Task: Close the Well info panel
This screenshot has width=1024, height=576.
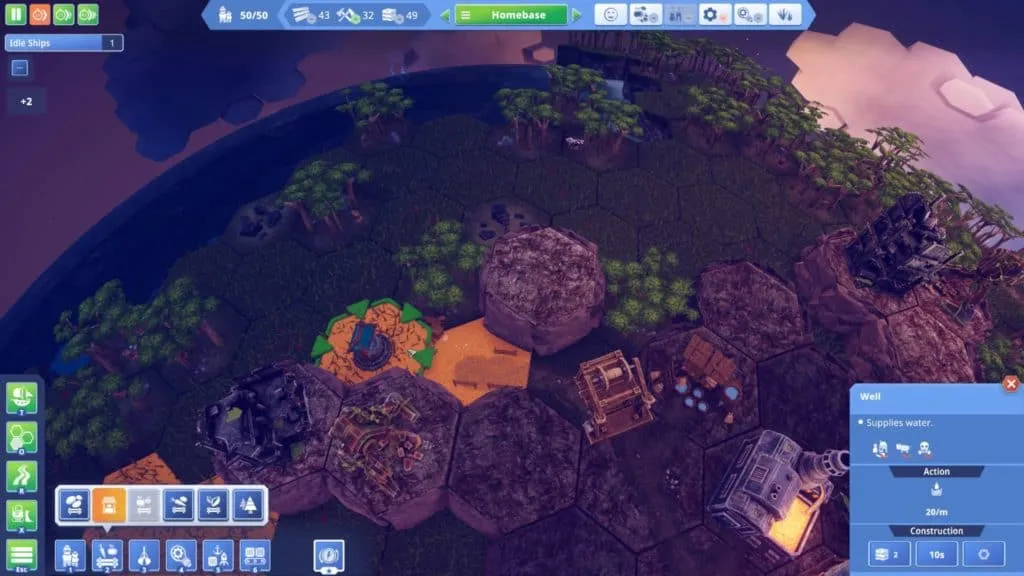Action: (1011, 384)
